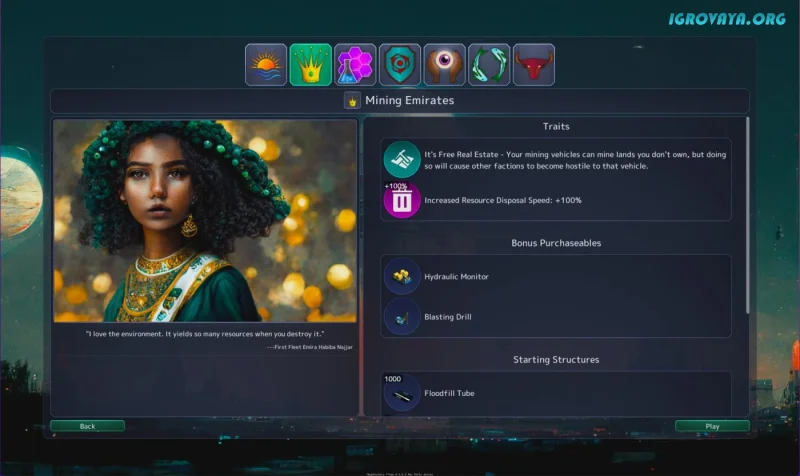Select the Increased Resource Disposal Speed trait icon
This screenshot has height=476, width=800.
(x=402, y=200)
